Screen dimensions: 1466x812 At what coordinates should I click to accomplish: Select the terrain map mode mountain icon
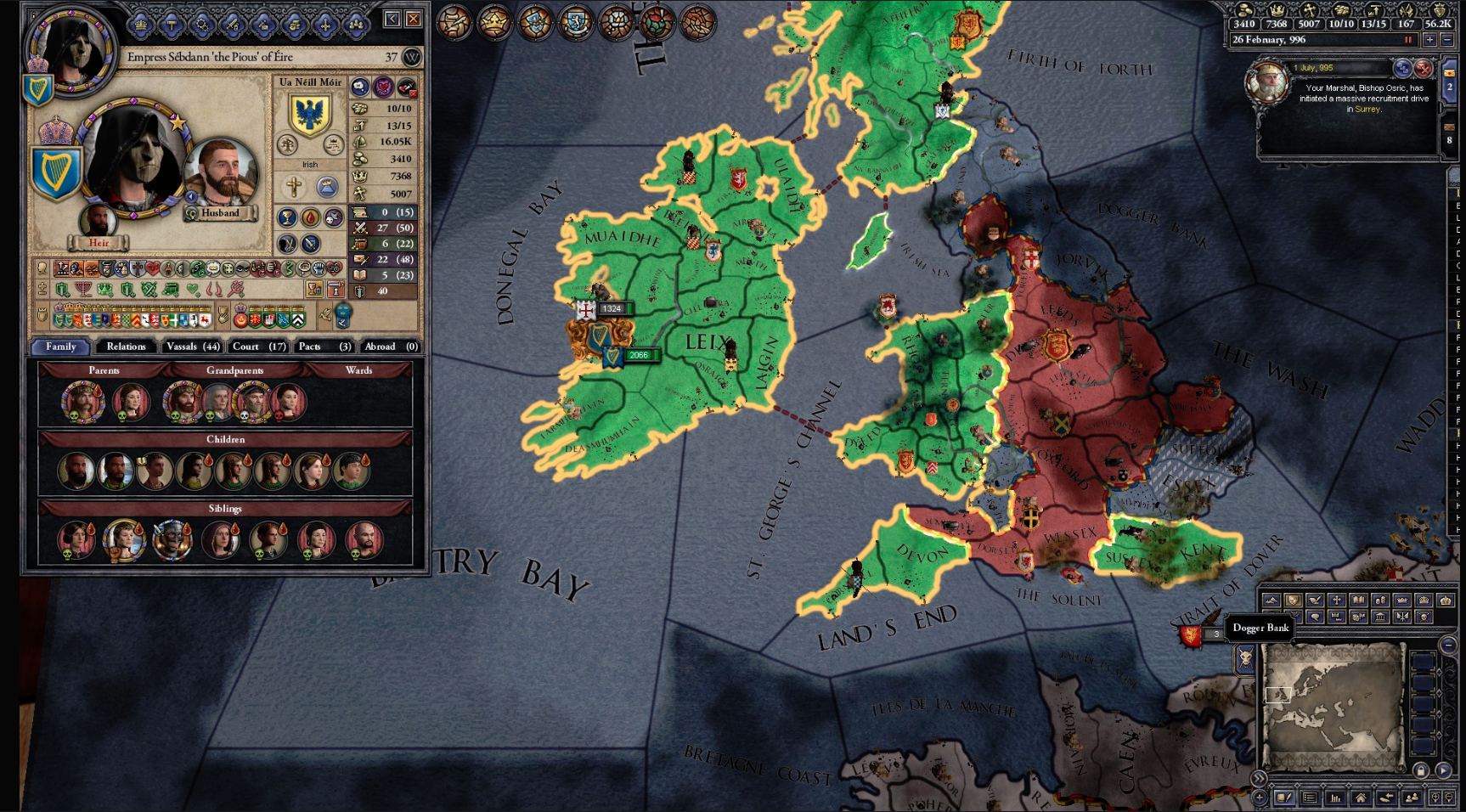[1271, 601]
